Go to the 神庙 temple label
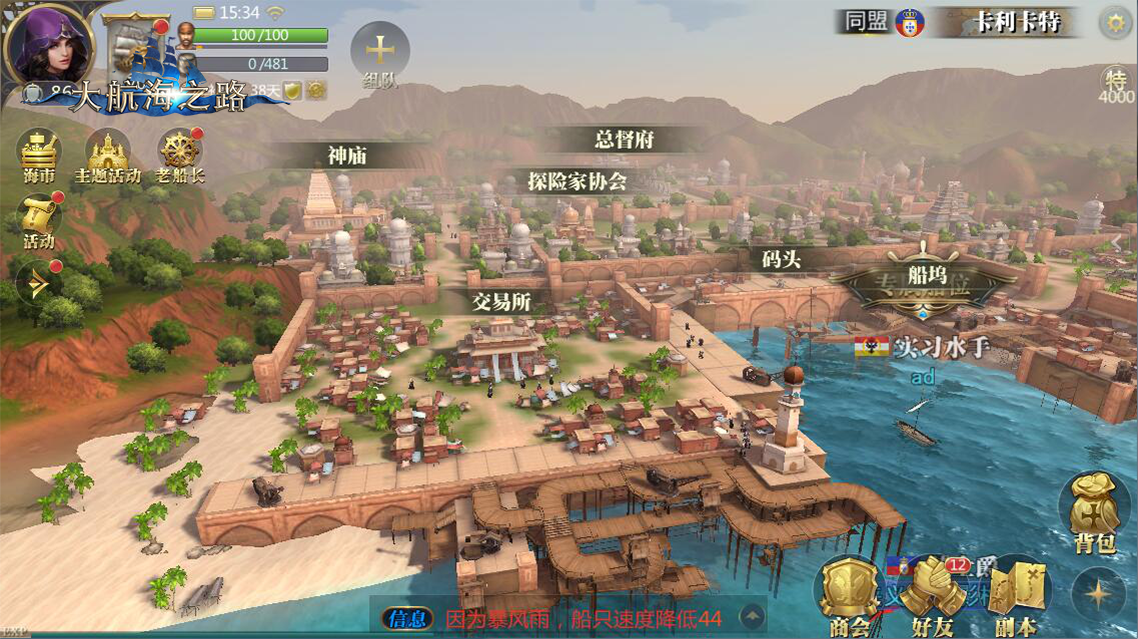1138x639 pixels. point(347,155)
